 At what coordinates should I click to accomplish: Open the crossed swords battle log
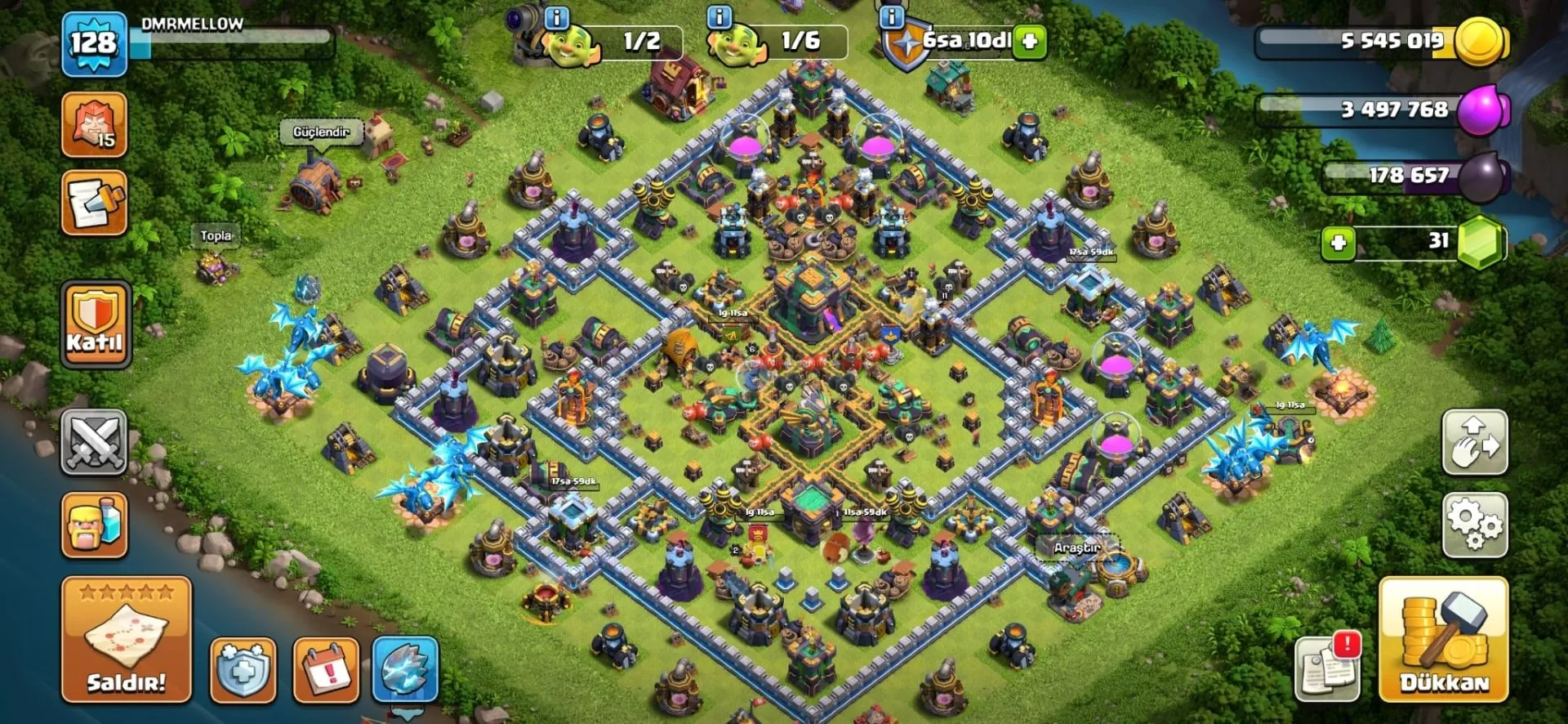(94, 442)
